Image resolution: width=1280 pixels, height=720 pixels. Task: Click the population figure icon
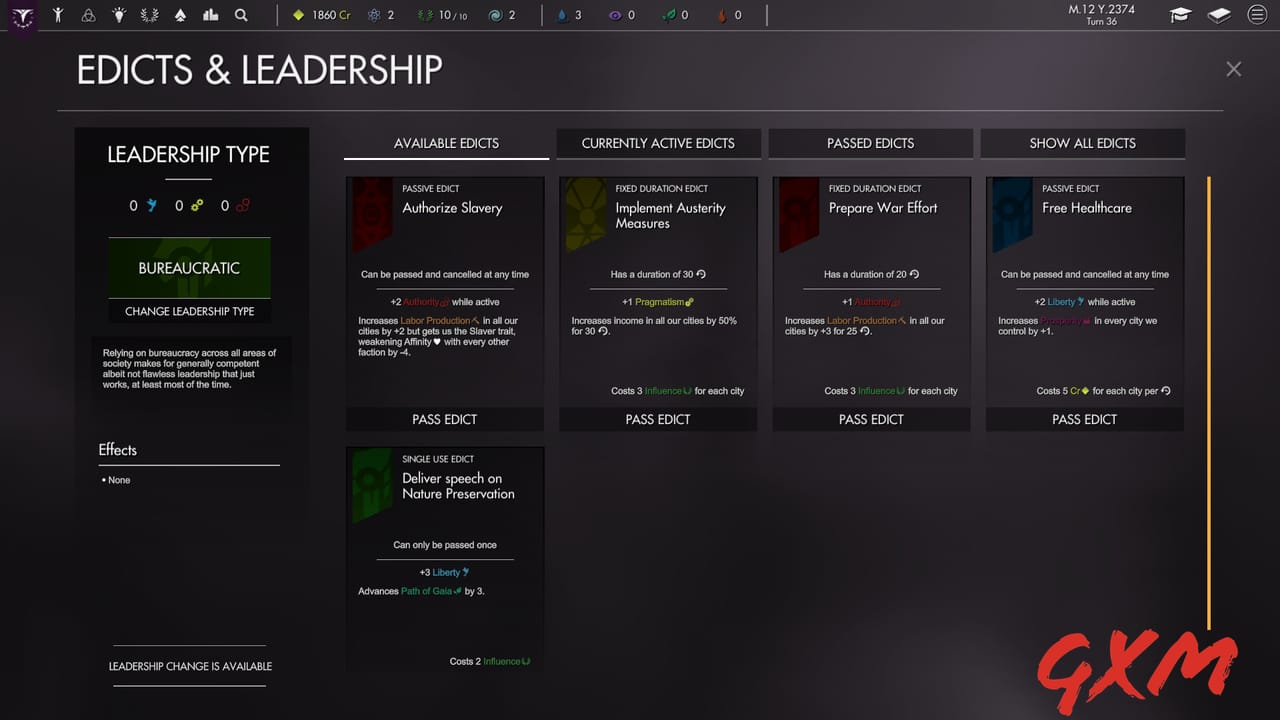point(57,14)
